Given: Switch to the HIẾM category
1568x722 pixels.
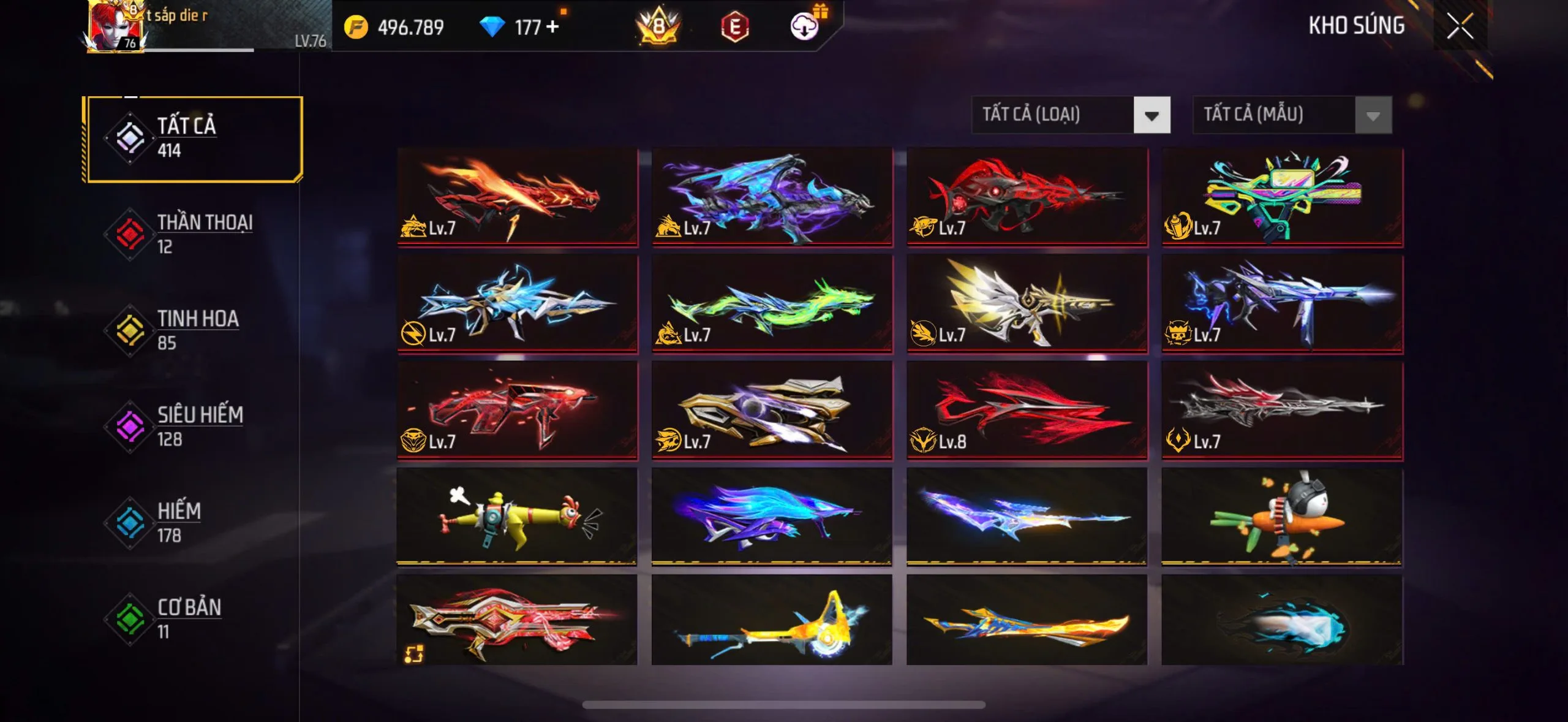Looking at the screenshot, I should (x=129, y=523).
